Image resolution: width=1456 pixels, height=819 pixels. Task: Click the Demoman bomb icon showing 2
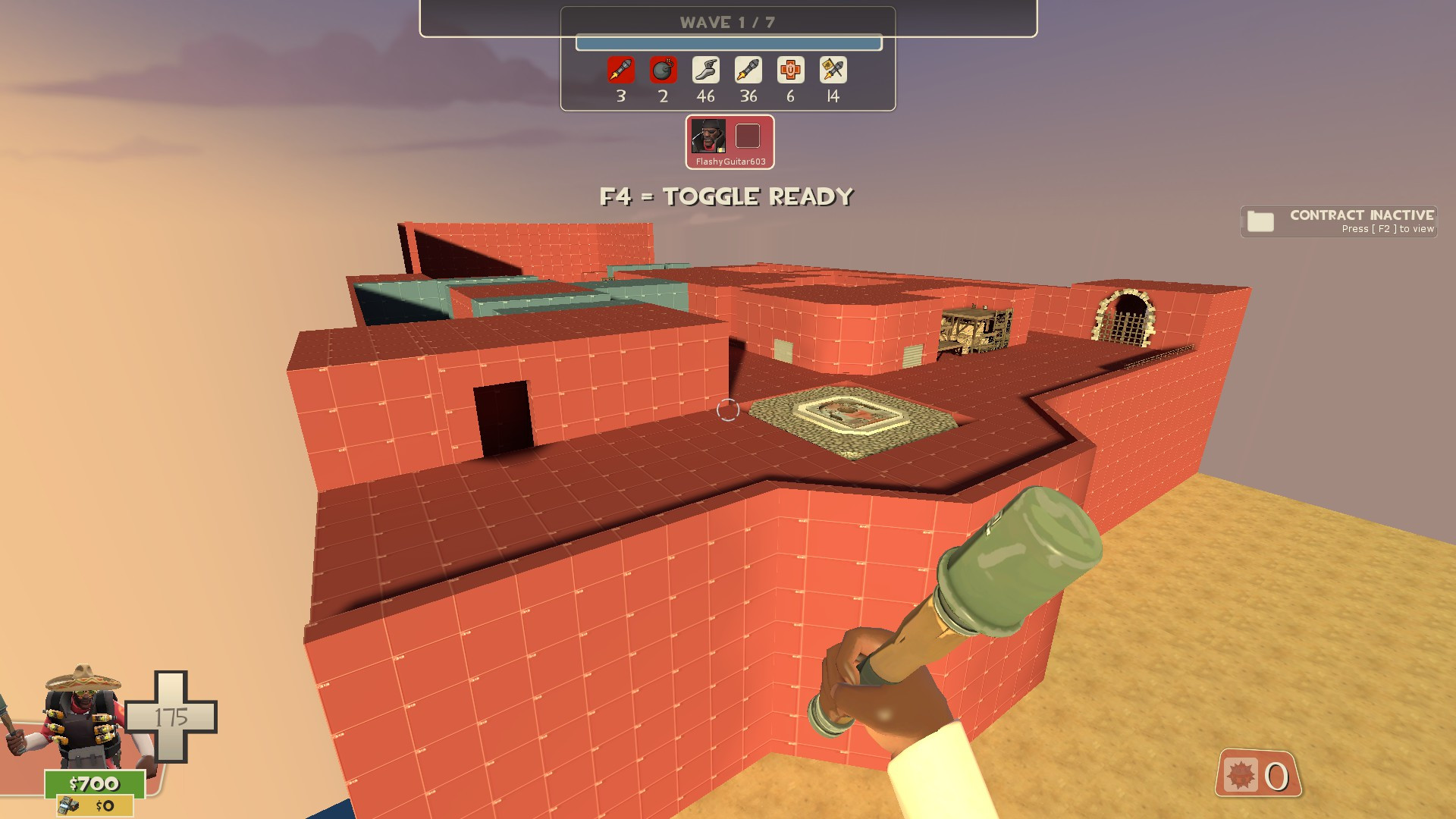click(663, 71)
